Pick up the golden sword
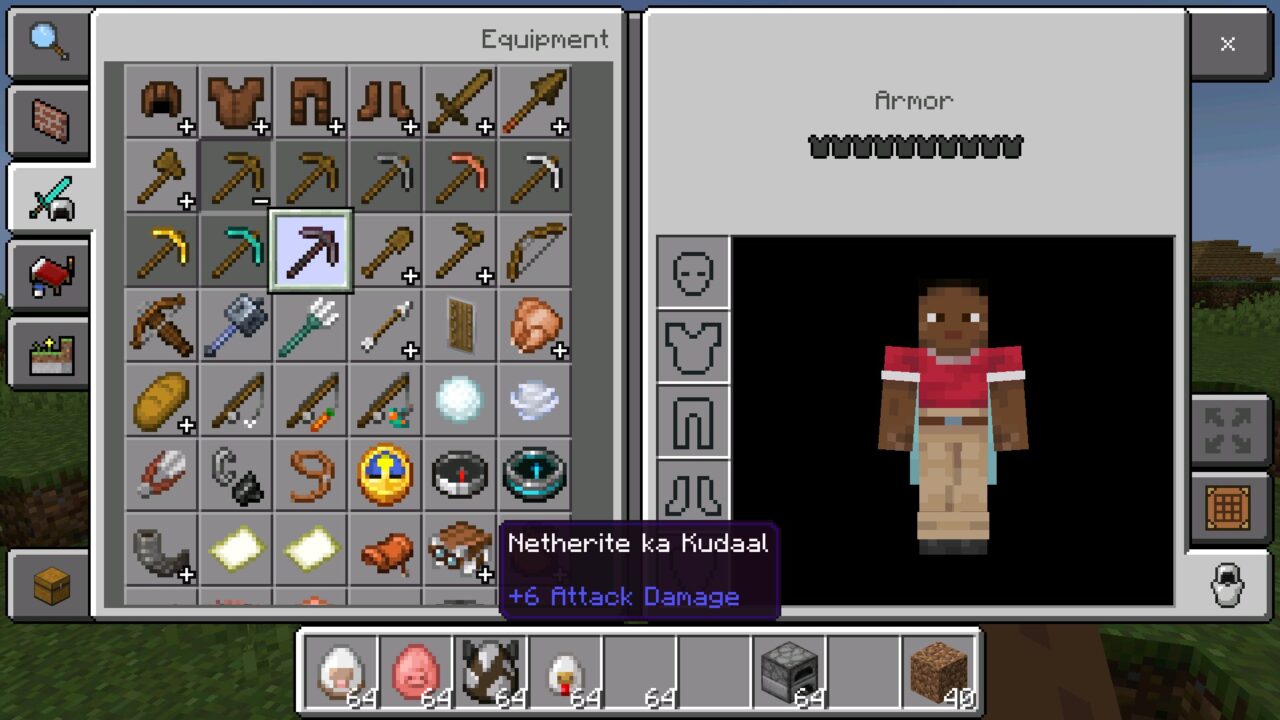This screenshot has height=720, width=1280. (x=460, y=100)
